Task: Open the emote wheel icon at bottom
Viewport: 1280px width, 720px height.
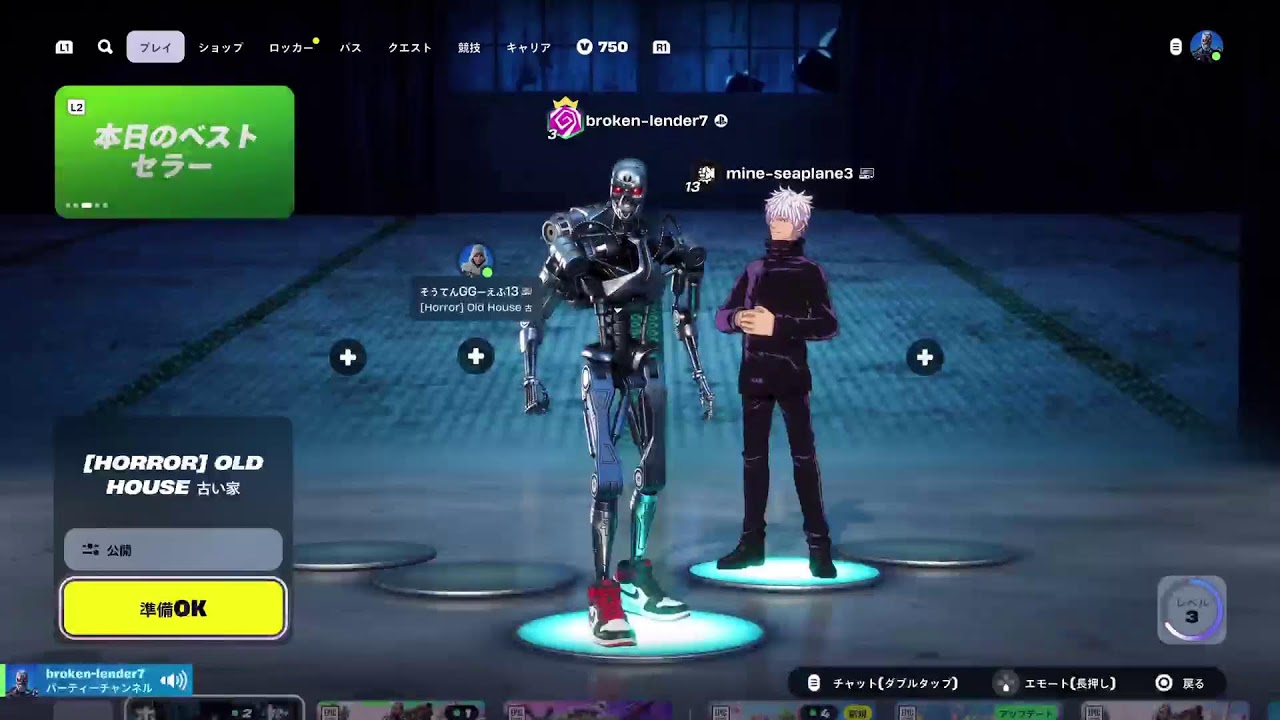Action: 1003,682
